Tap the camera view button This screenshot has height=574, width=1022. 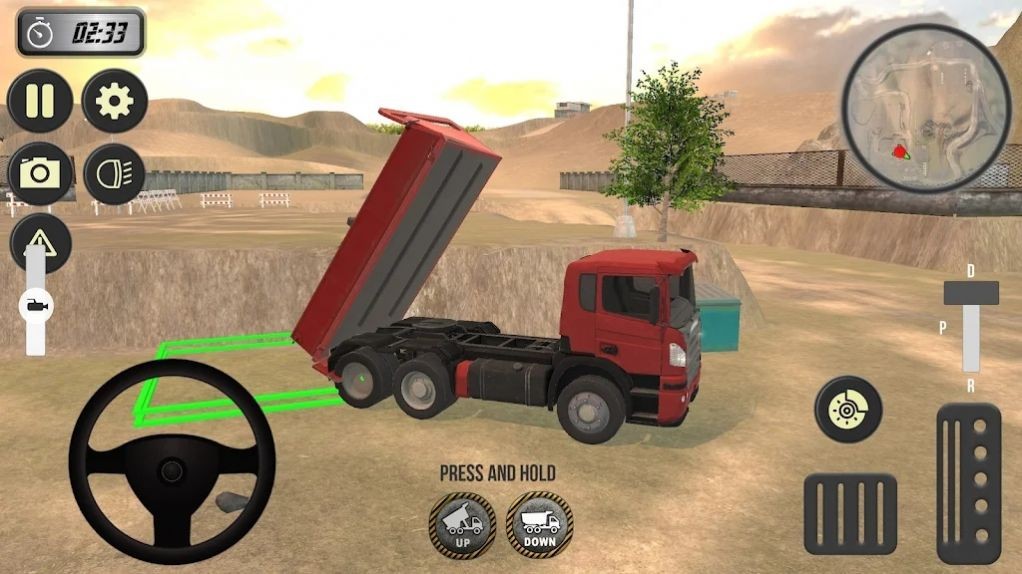[40, 174]
